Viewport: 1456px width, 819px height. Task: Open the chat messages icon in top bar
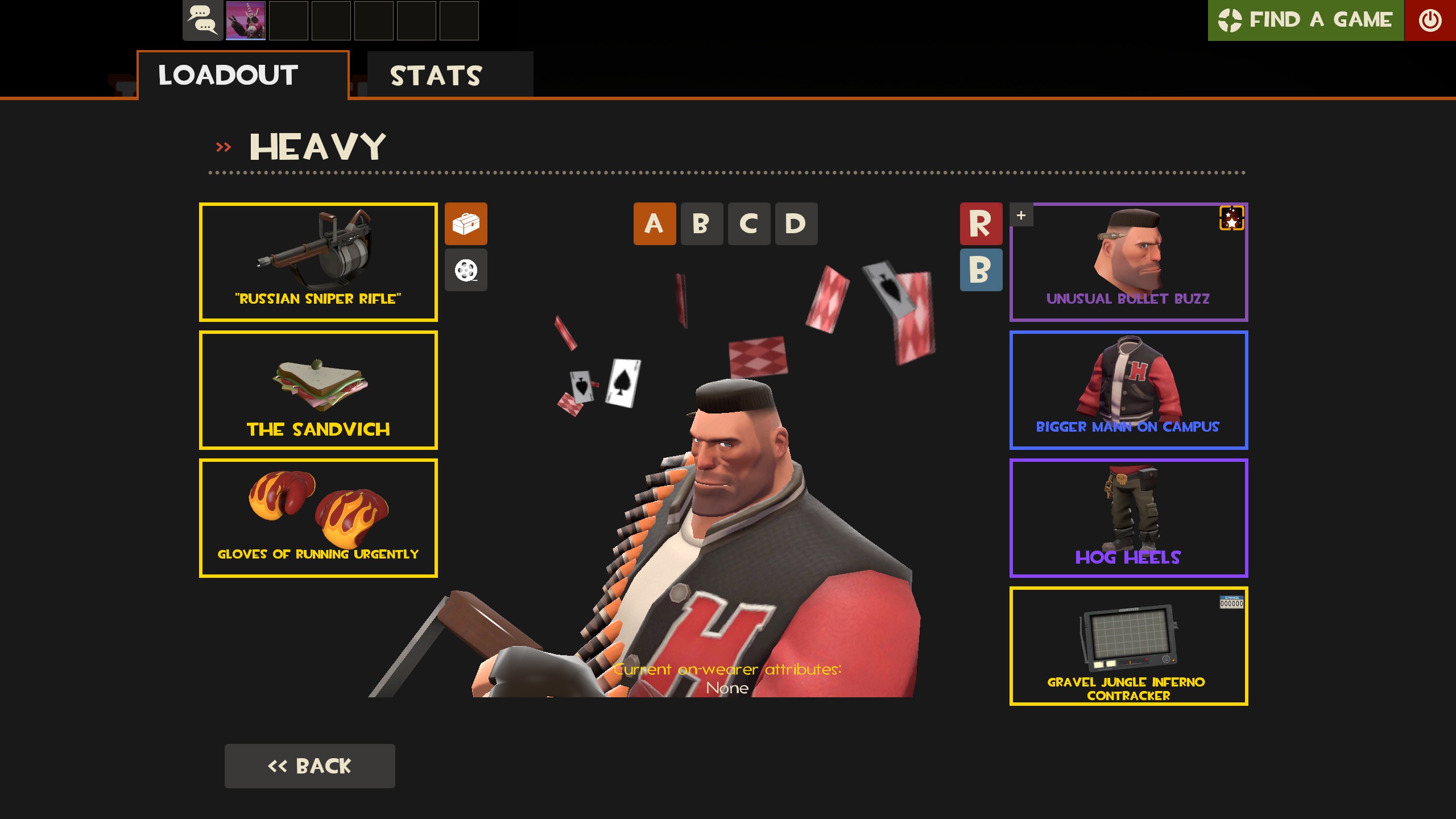click(202, 21)
